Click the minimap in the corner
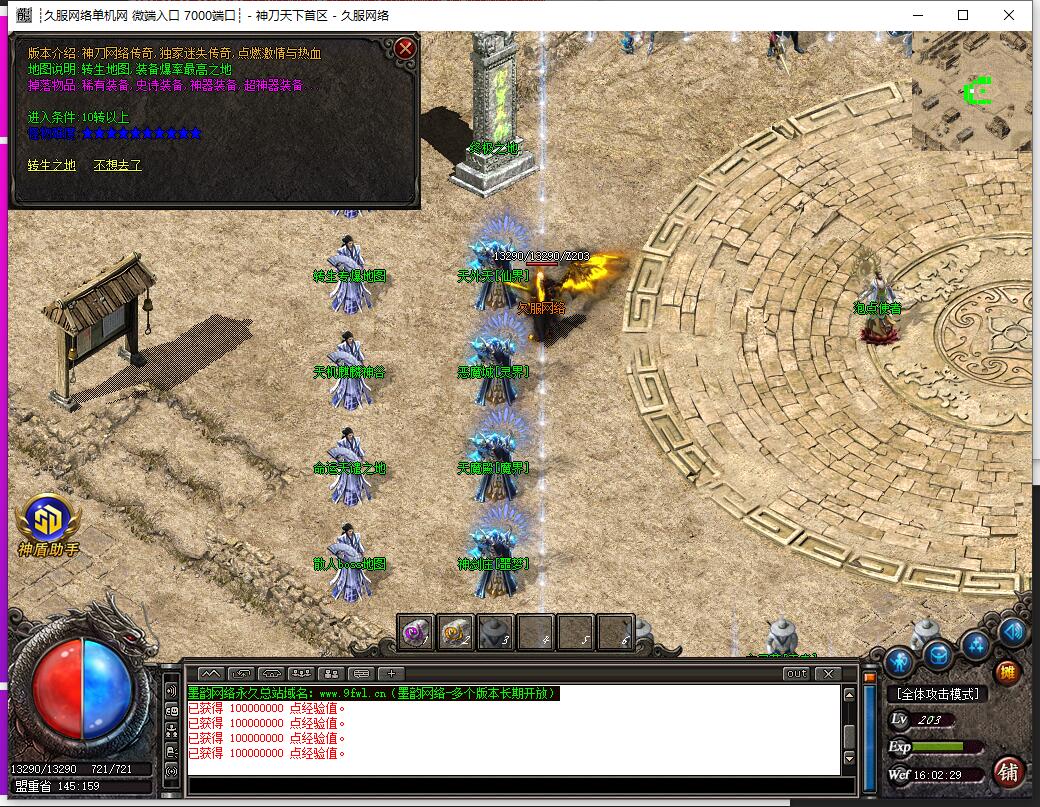1040x807 pixels. [x=970, y=92]
